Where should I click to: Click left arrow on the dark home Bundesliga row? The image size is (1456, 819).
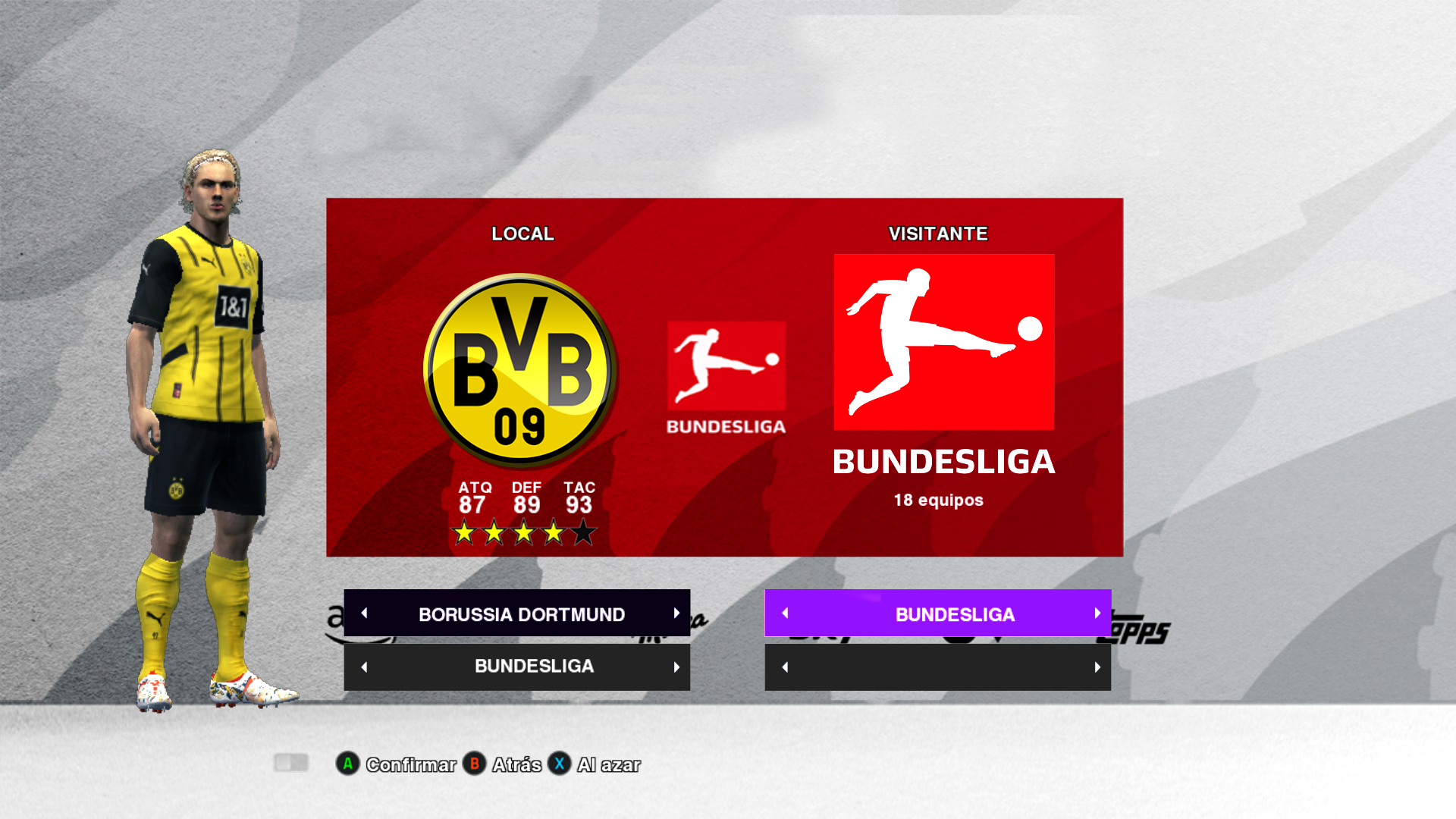[365, 667]
